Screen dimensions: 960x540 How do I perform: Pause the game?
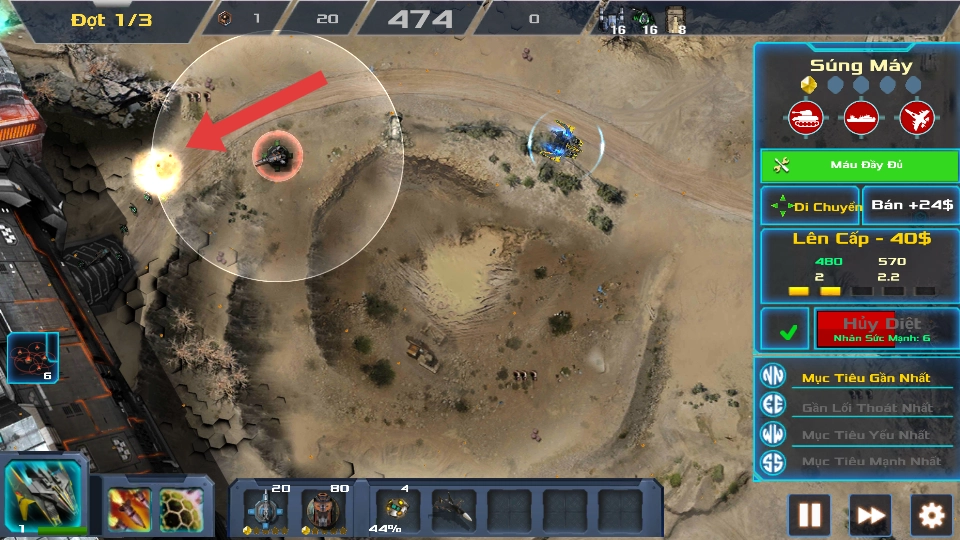(809, 515)
